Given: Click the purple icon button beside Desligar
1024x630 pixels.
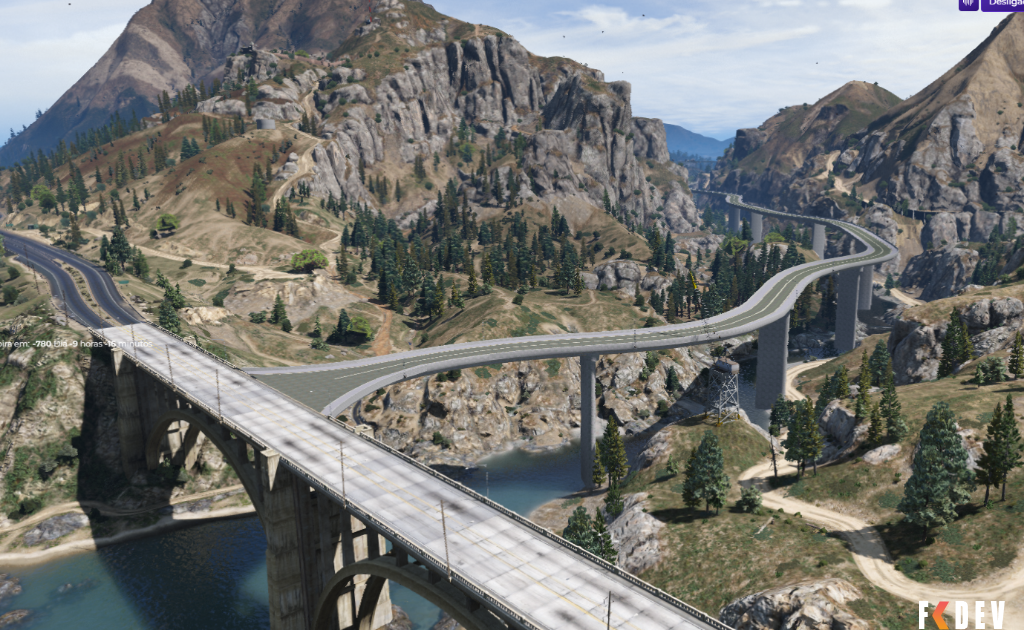Looking at the screenshot, I should pyautogui.click(x=968, y=4).
